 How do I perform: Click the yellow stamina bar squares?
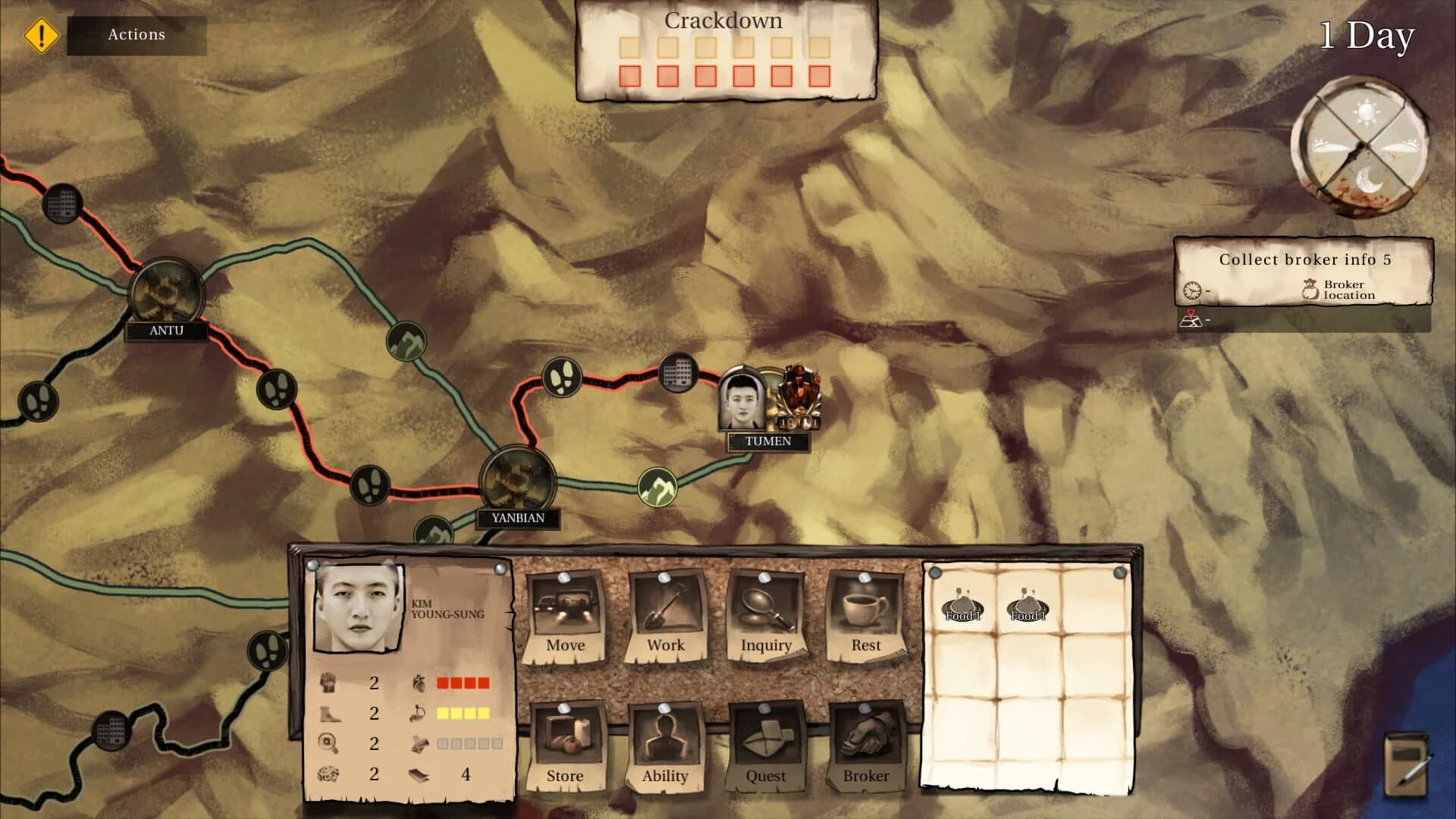(463, 713)
